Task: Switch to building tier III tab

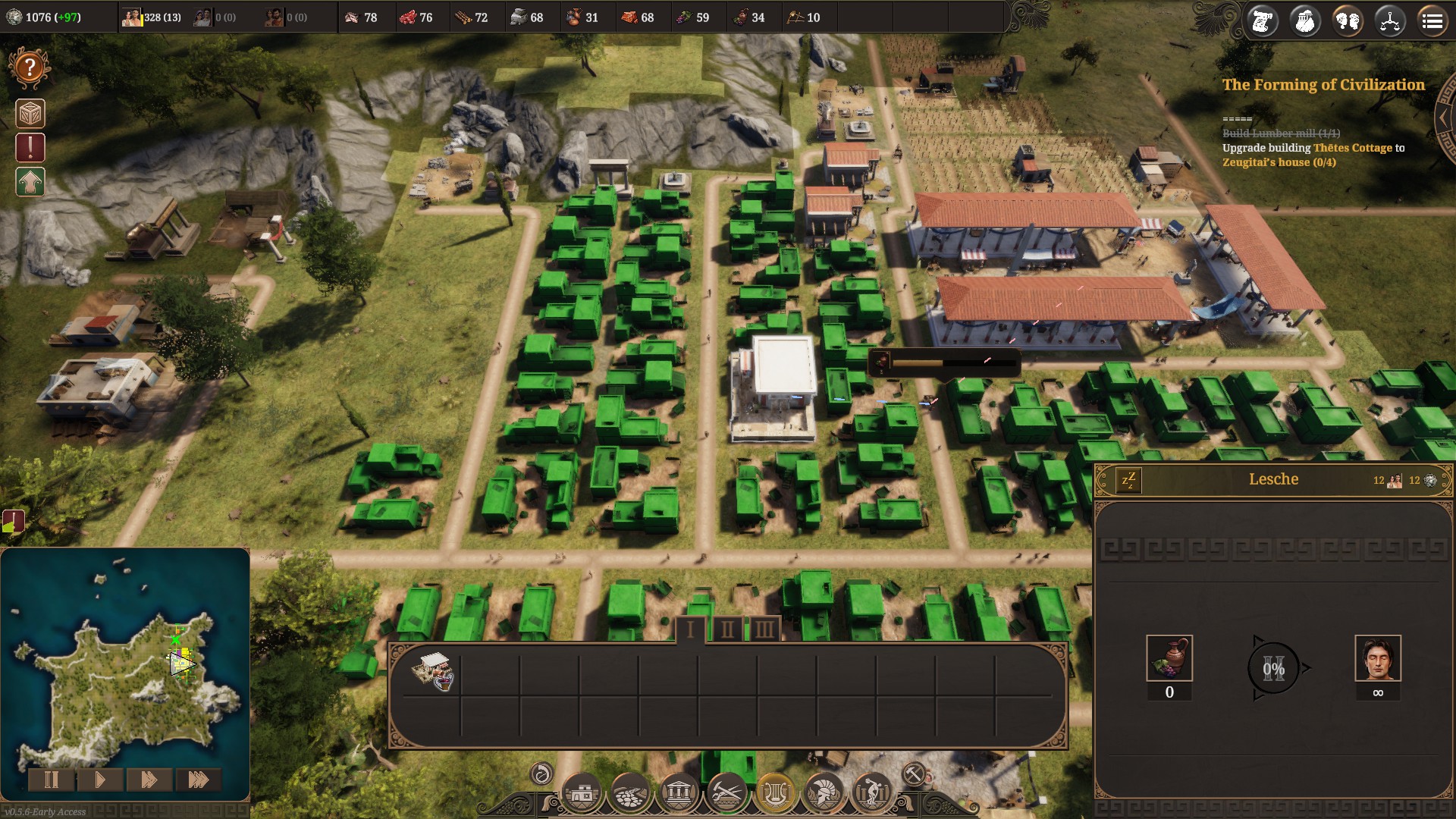Action: coord(764,629)
